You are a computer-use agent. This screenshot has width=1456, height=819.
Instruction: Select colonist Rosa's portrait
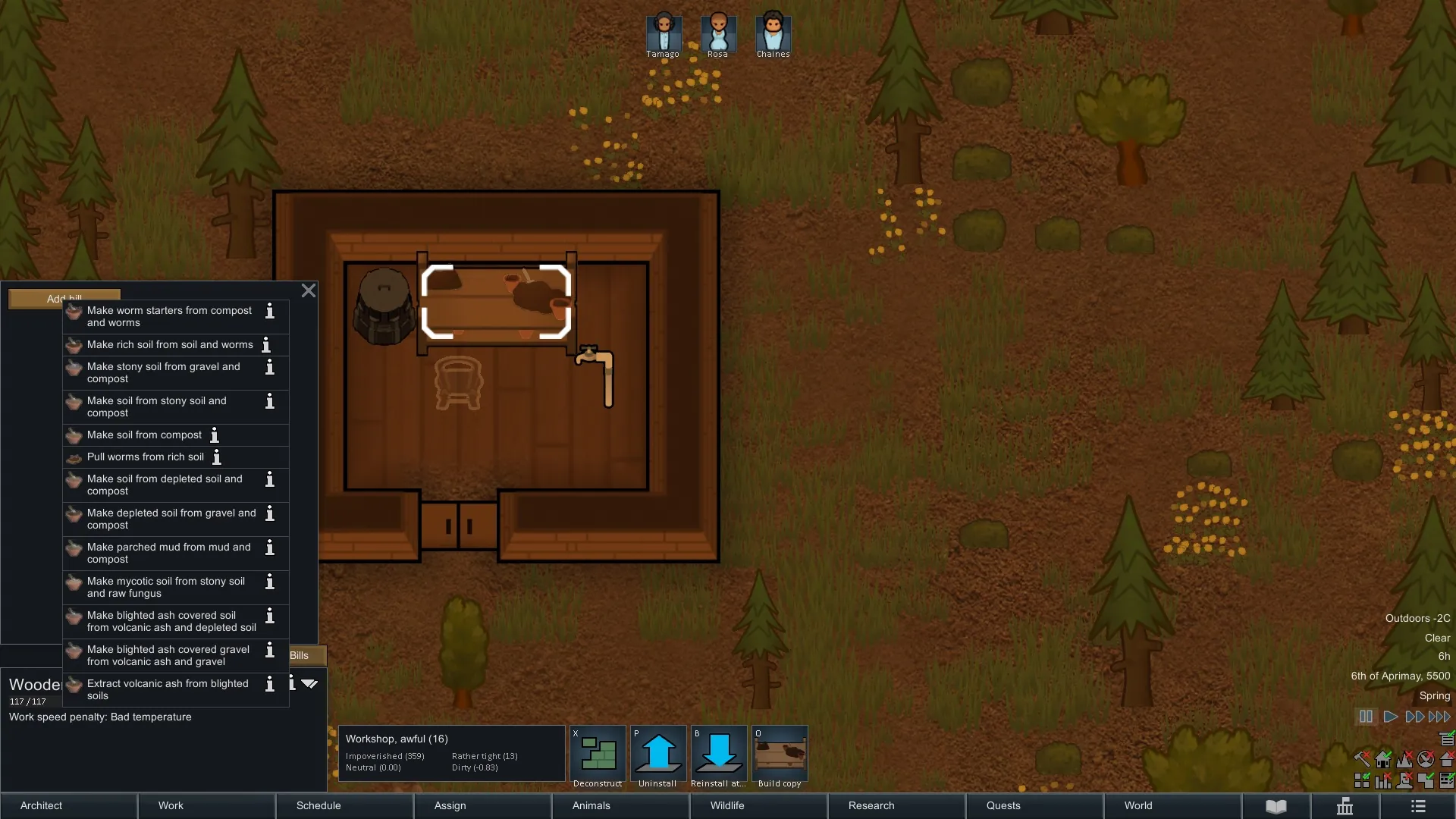coord(718,34)
